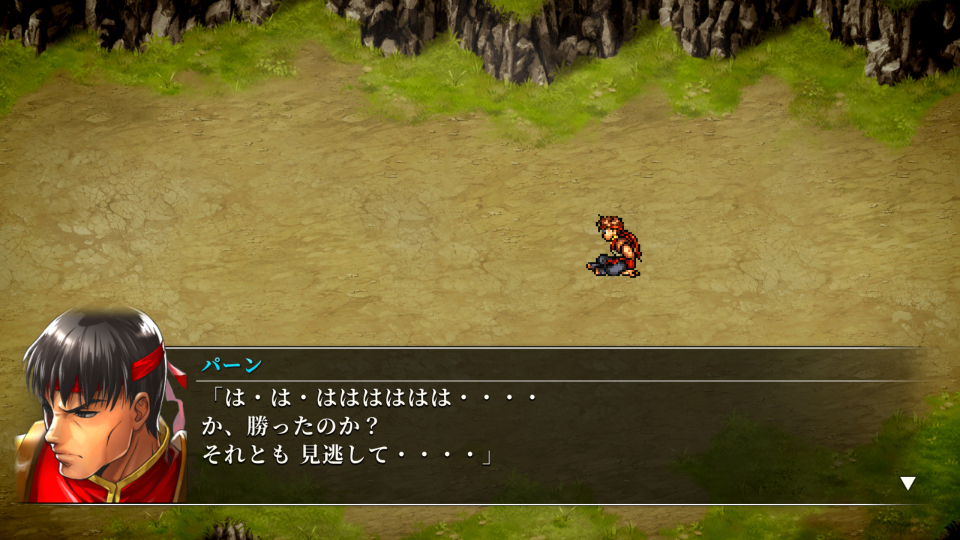
Task: Advance dialogue with the white arrow indicator
Action: [x=907, y=483]
